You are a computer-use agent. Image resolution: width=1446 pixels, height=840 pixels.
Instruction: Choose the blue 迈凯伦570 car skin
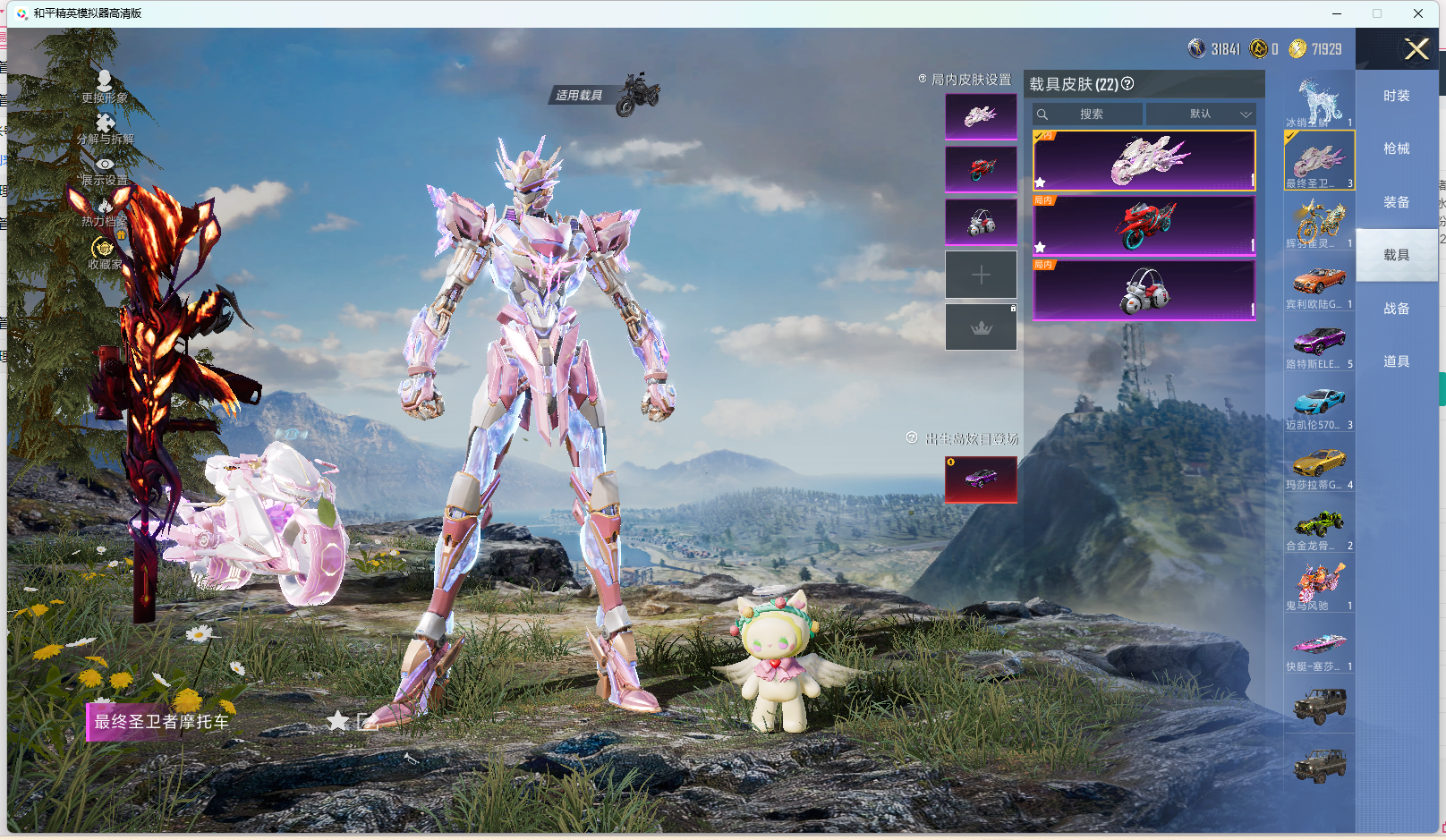click(1319, 404)
